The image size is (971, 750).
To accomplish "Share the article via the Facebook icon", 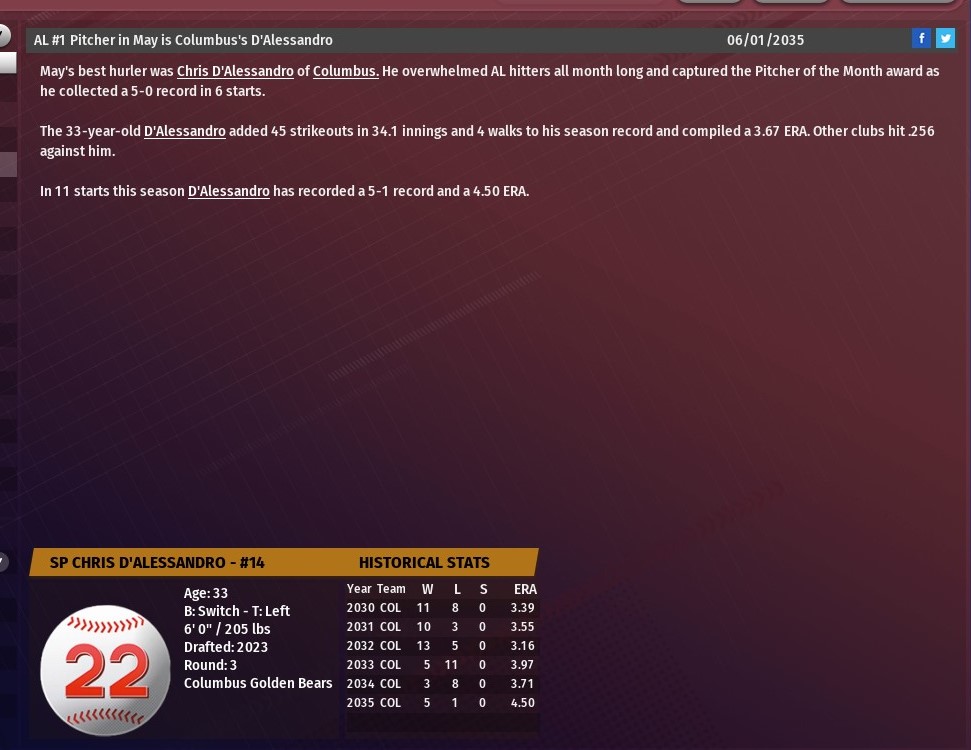I will [x=921, y=39].
